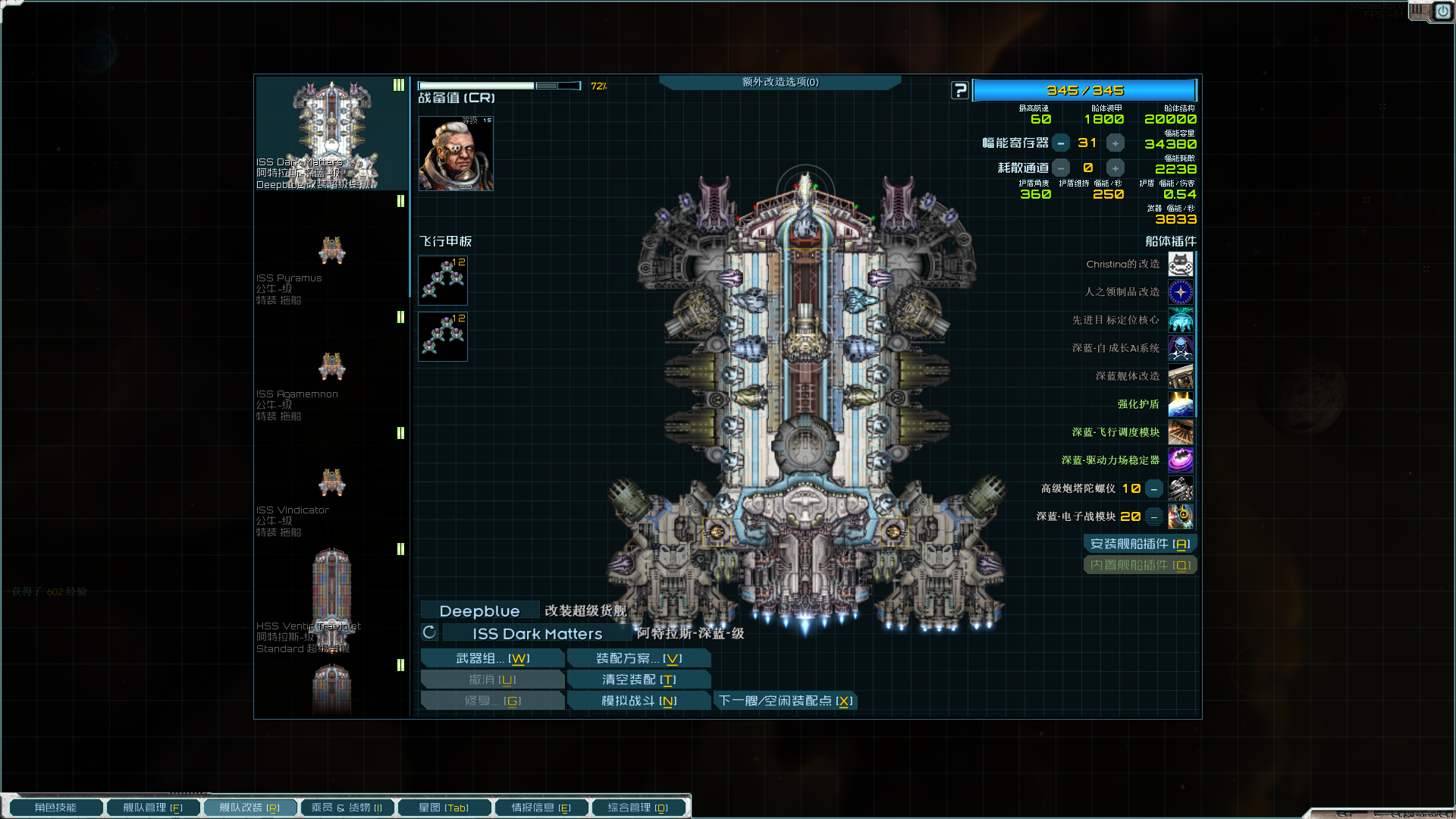Open the question mark help button

pyautogui.click(x=960, y=91)
